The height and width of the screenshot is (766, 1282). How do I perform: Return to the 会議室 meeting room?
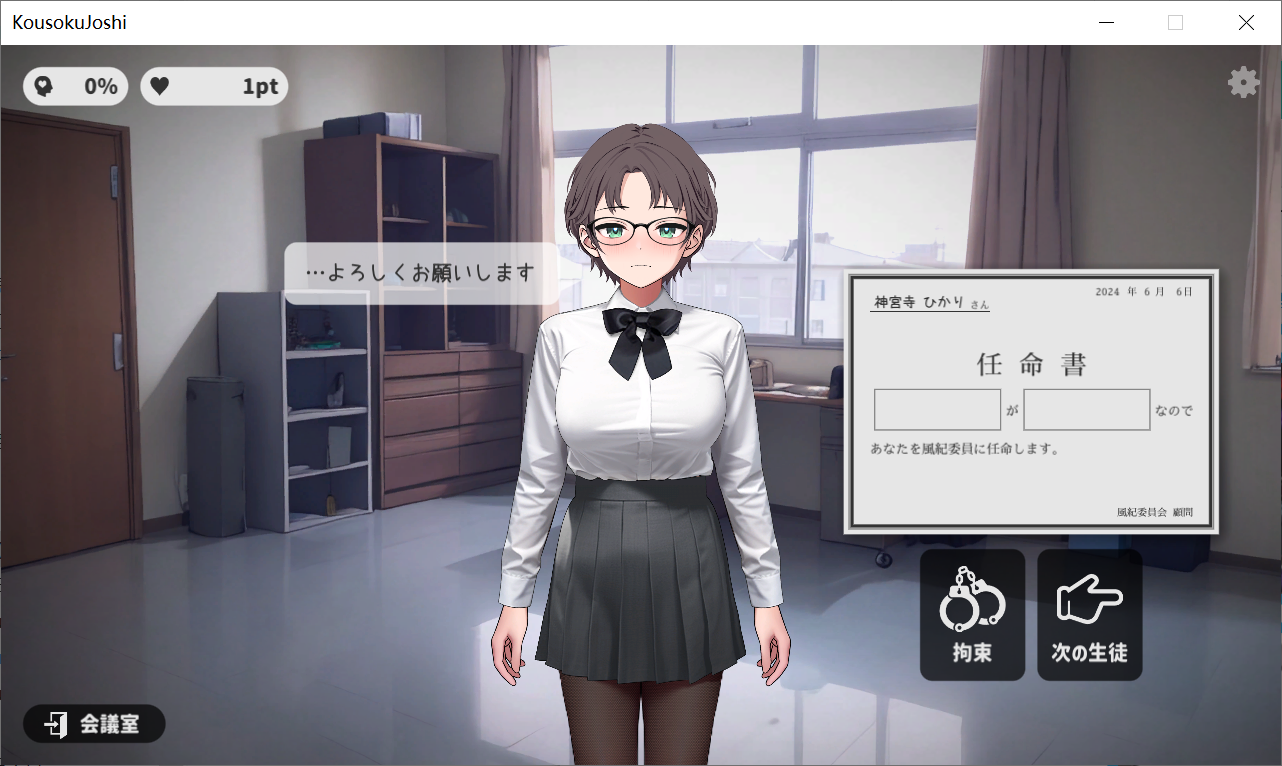(94, 724)
